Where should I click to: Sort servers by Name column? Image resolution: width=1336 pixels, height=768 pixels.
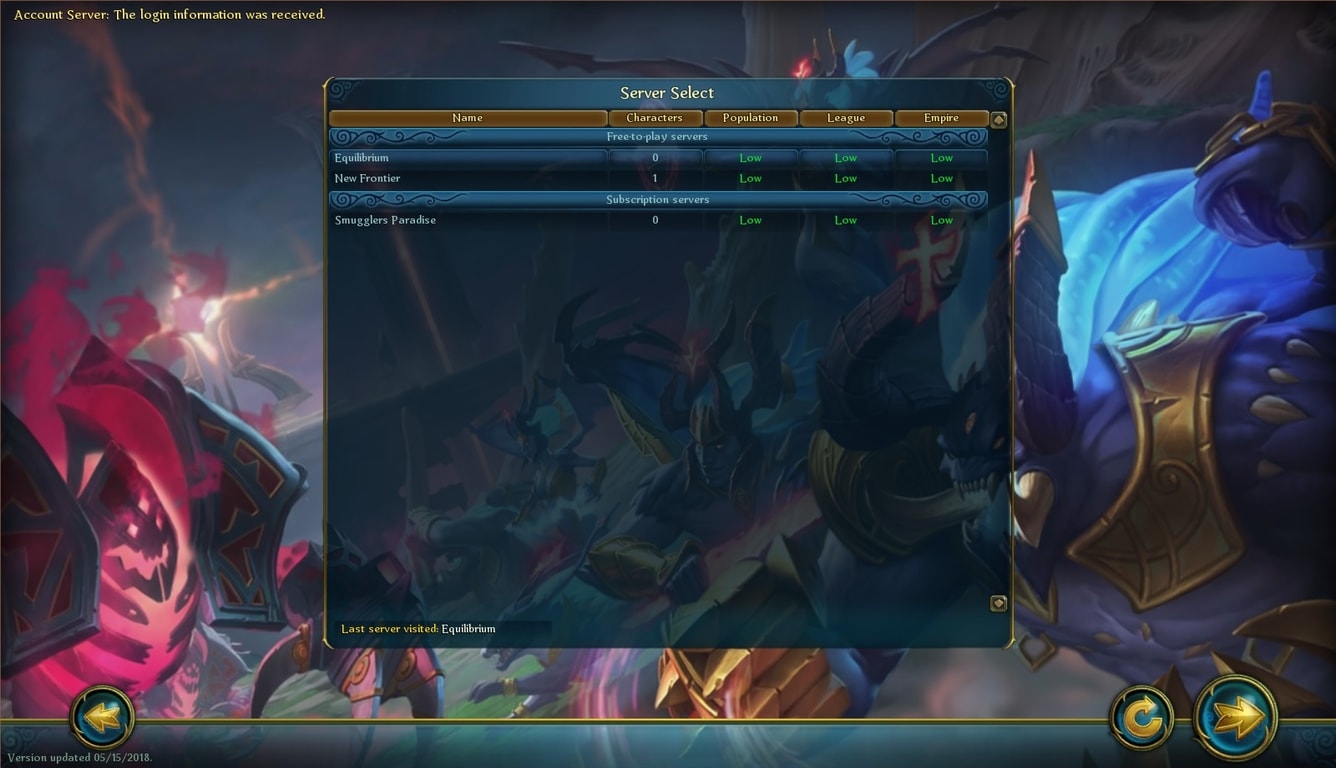[x=467, y=118]
